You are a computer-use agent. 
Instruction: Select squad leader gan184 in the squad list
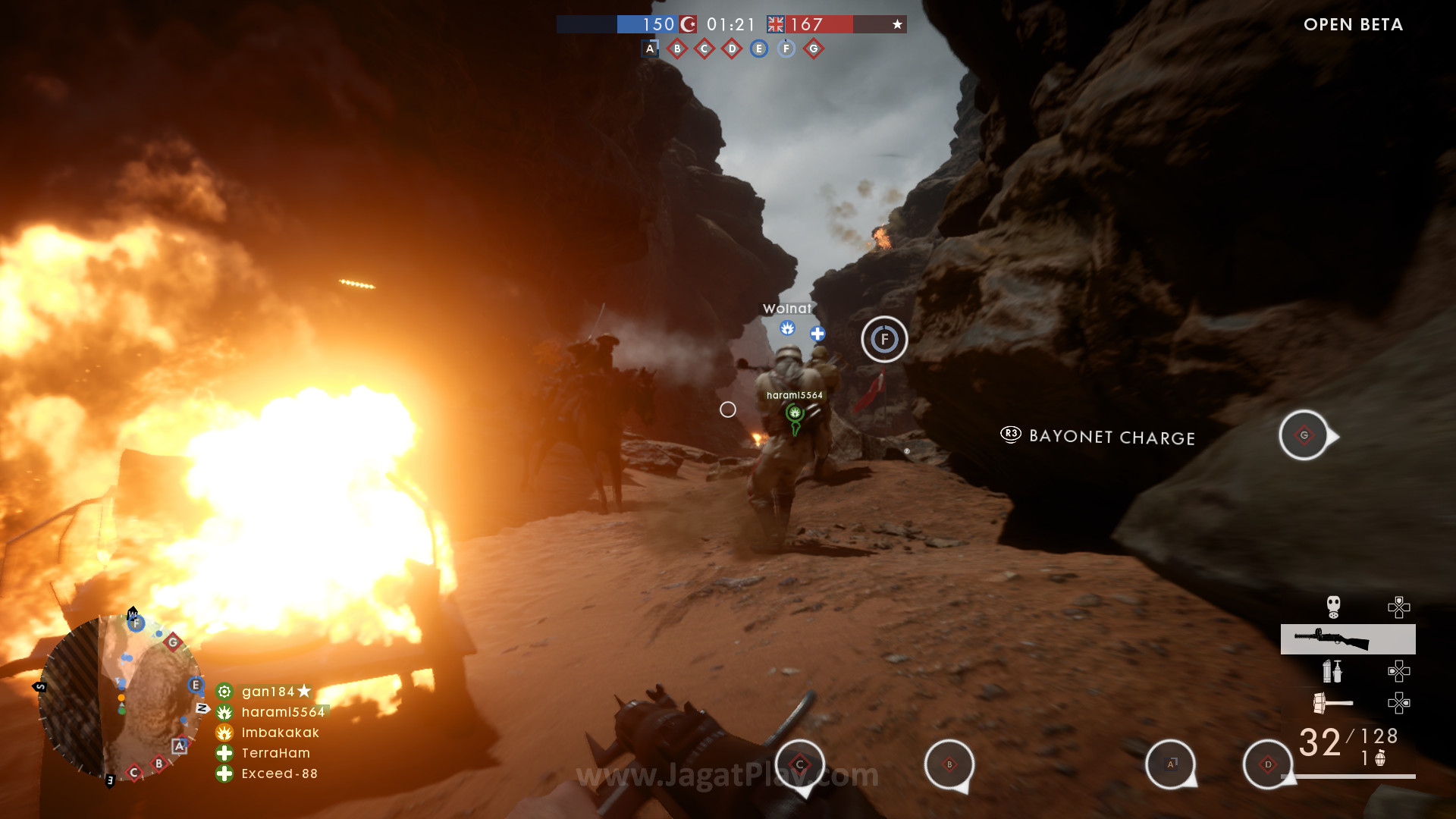268,692
